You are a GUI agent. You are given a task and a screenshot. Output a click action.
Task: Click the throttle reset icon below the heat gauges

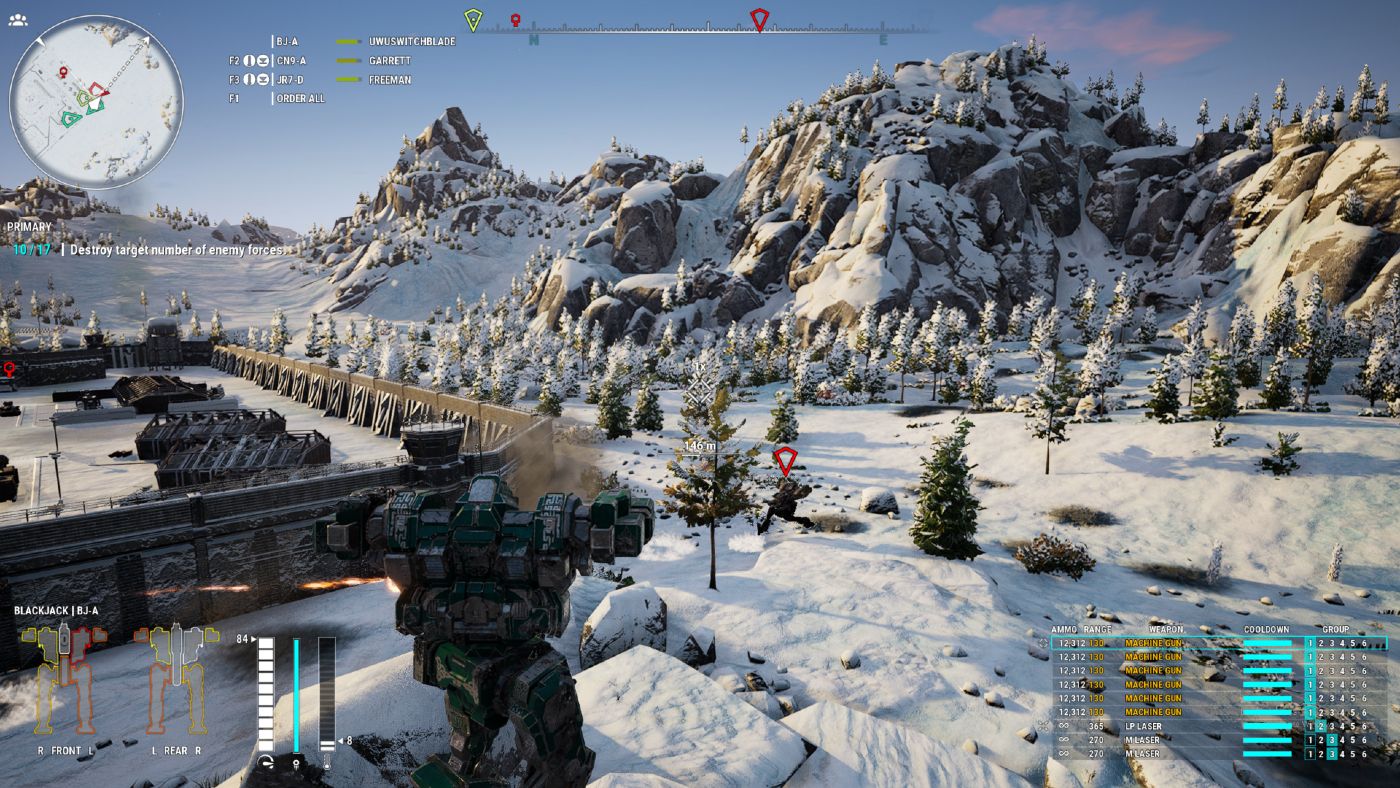pos(266,762)
